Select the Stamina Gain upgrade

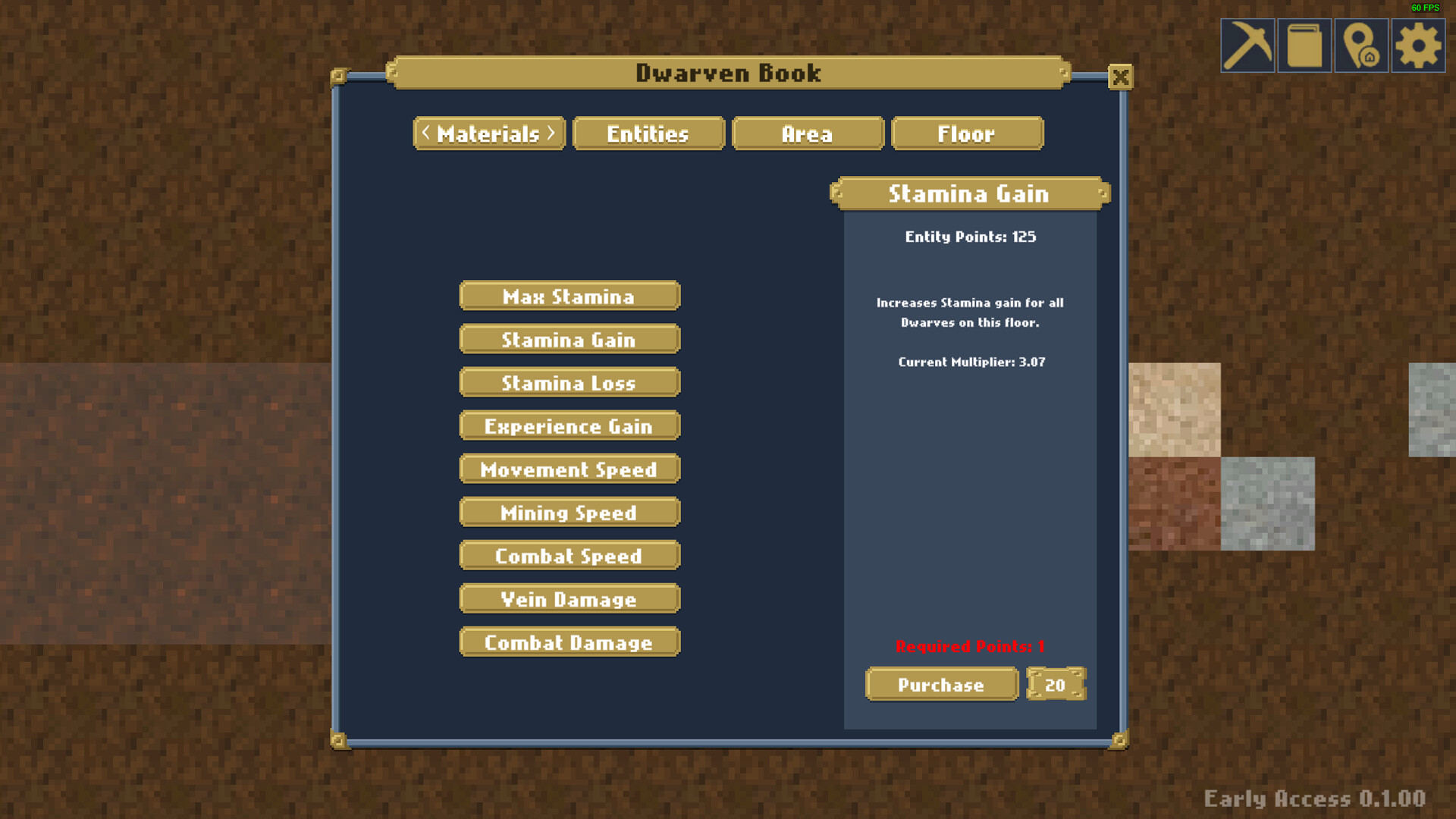tap(569, 340)
